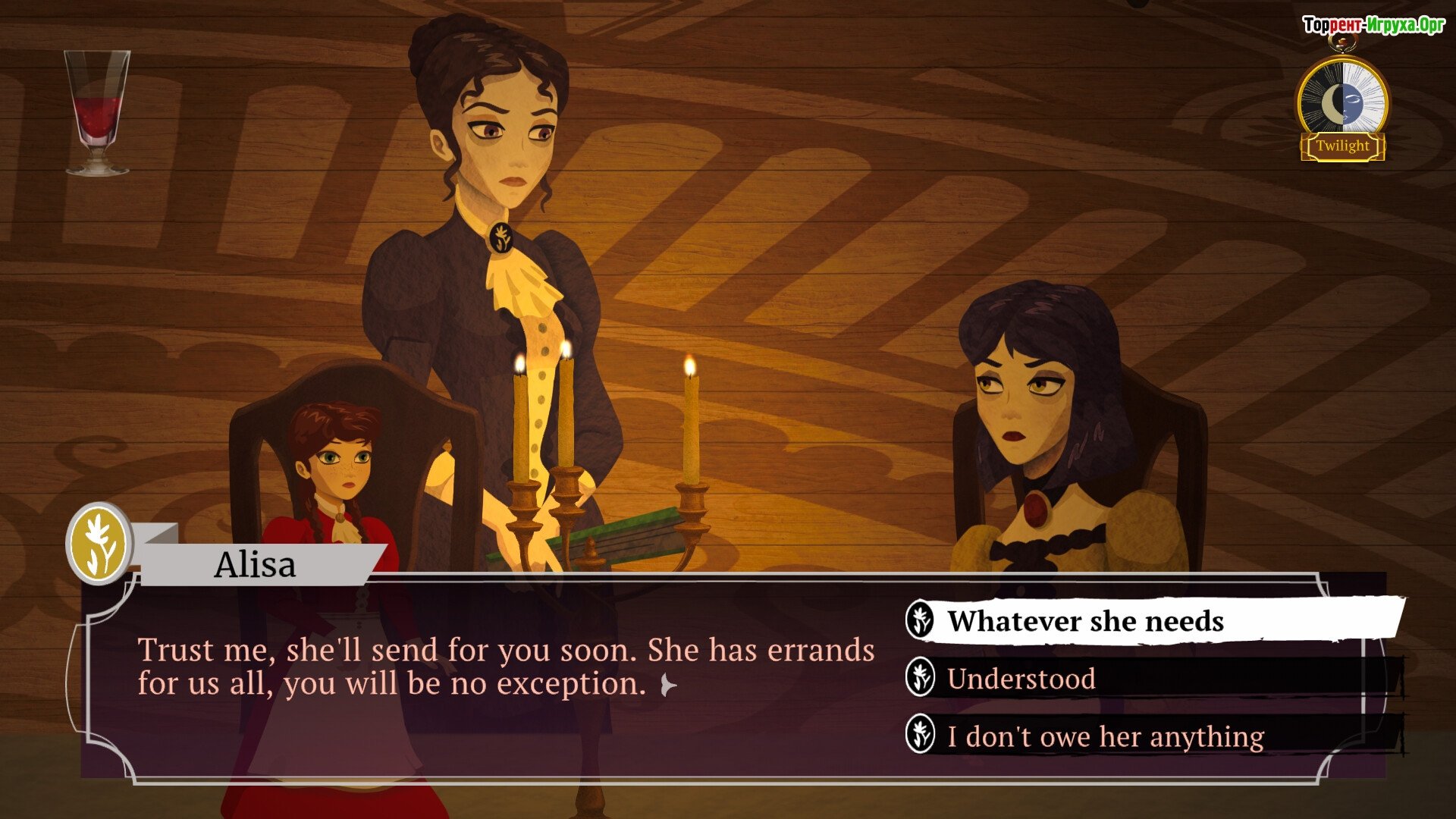Pick "I don't owe her anything" response
Viewport: 1456px width, 819px height.
(x=1105, y=736)
